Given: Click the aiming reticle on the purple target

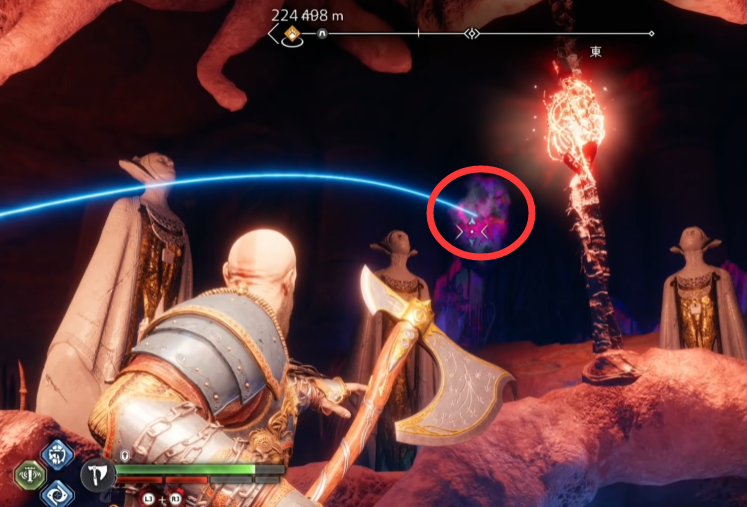Looking at the screenshot, I should coord(471,231).
